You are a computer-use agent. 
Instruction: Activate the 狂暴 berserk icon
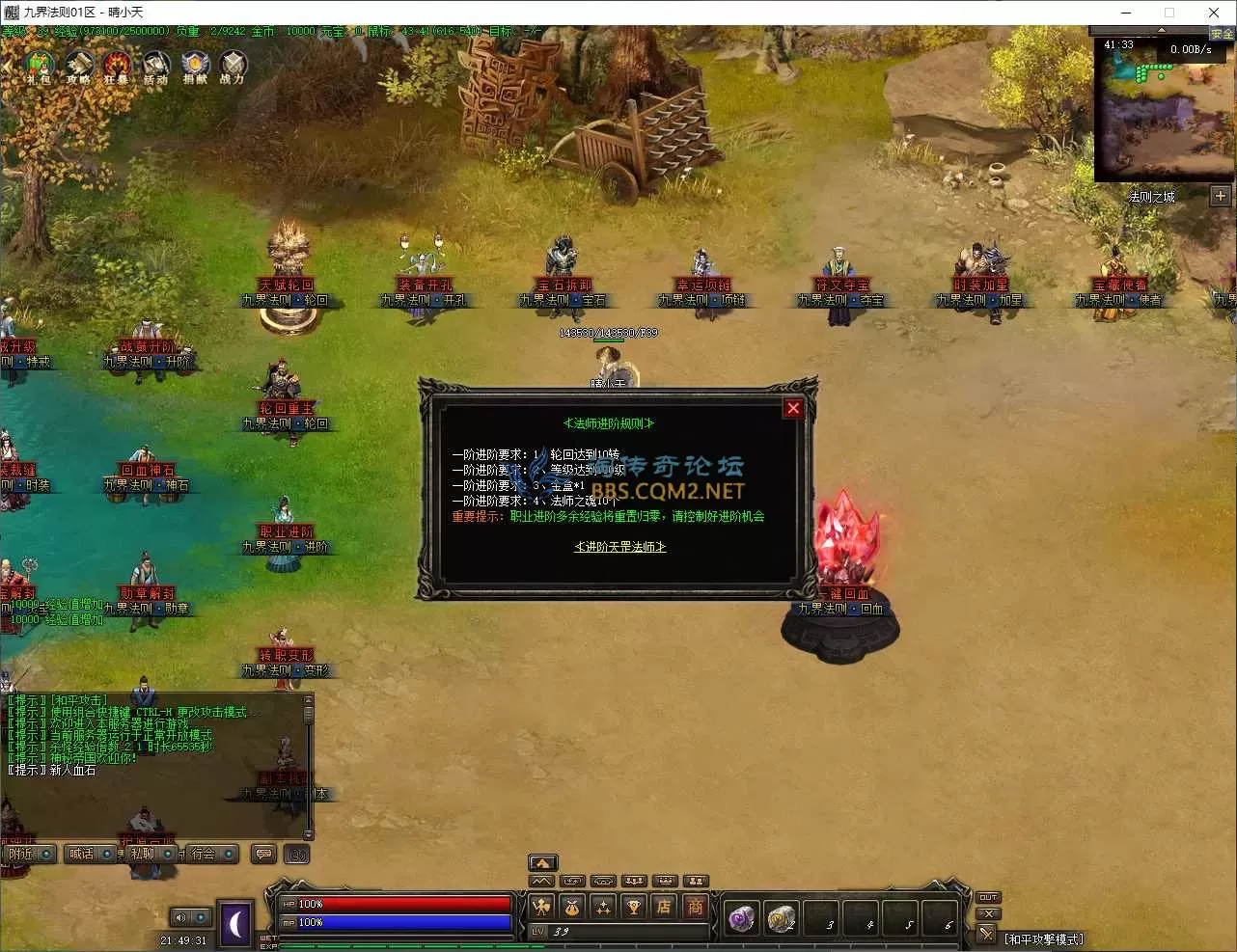tap(117, 67)
